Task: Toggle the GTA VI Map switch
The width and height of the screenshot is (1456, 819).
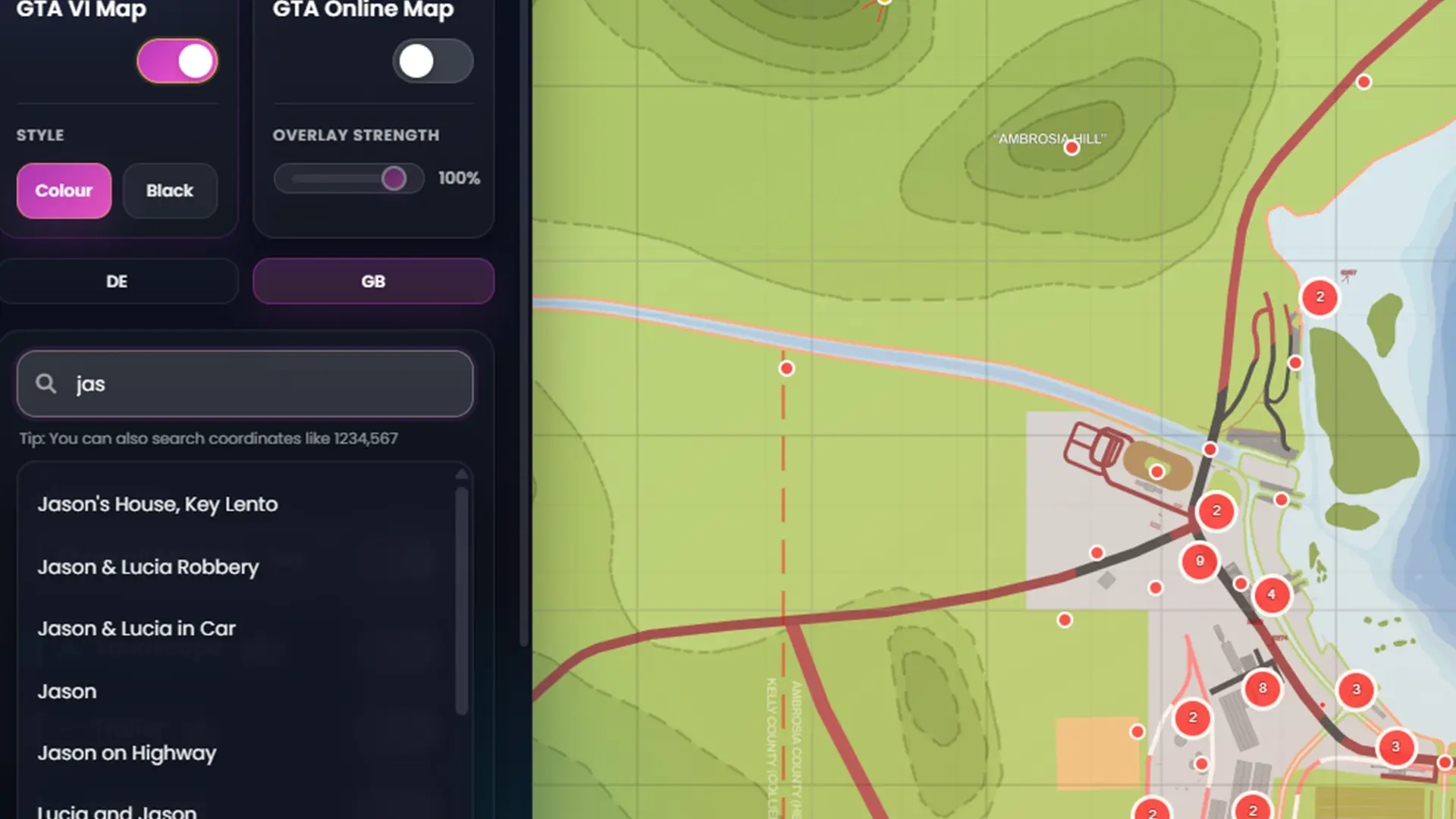Action: 177,61
